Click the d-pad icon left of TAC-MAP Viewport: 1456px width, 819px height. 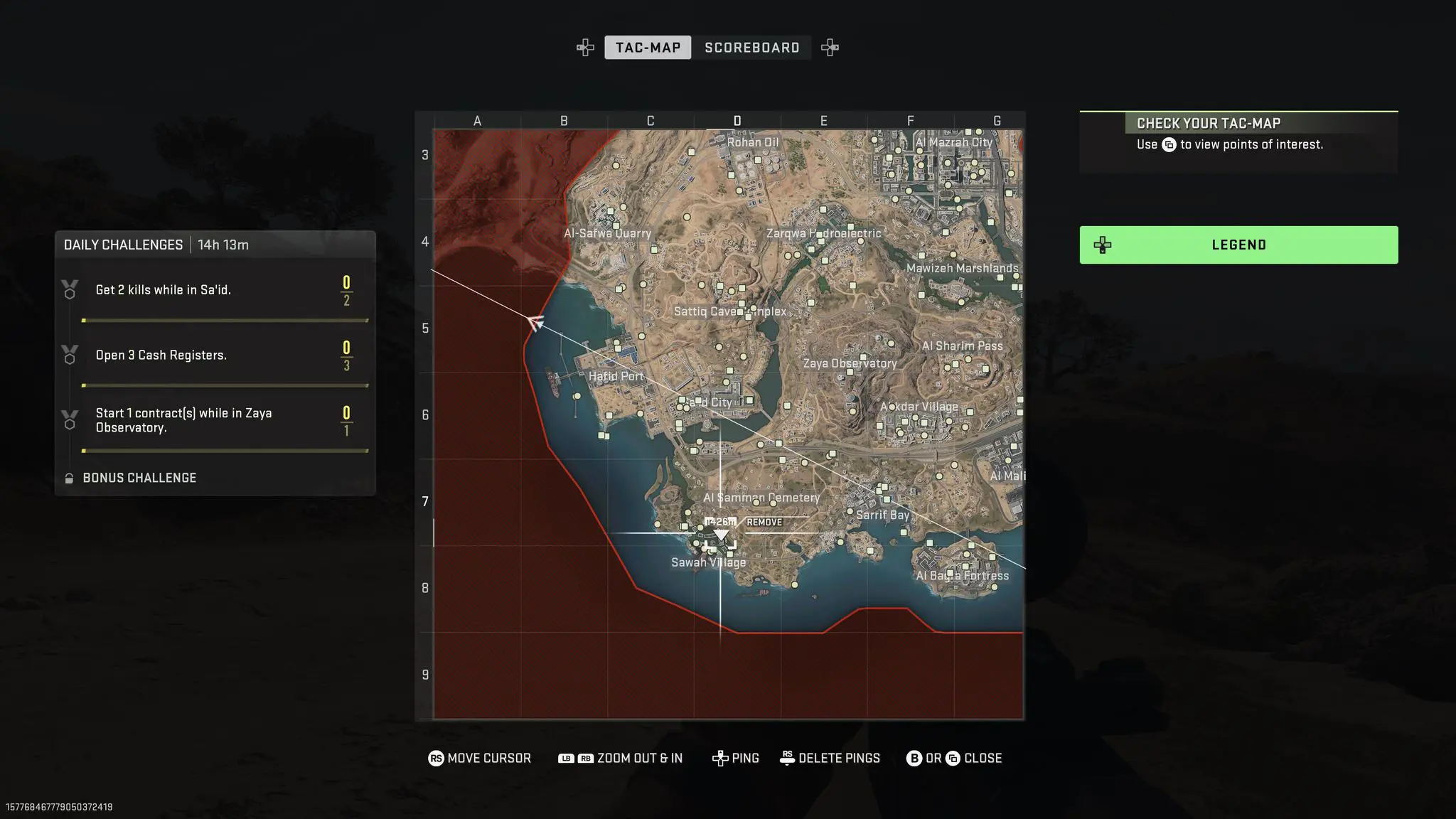coord(584,47)
